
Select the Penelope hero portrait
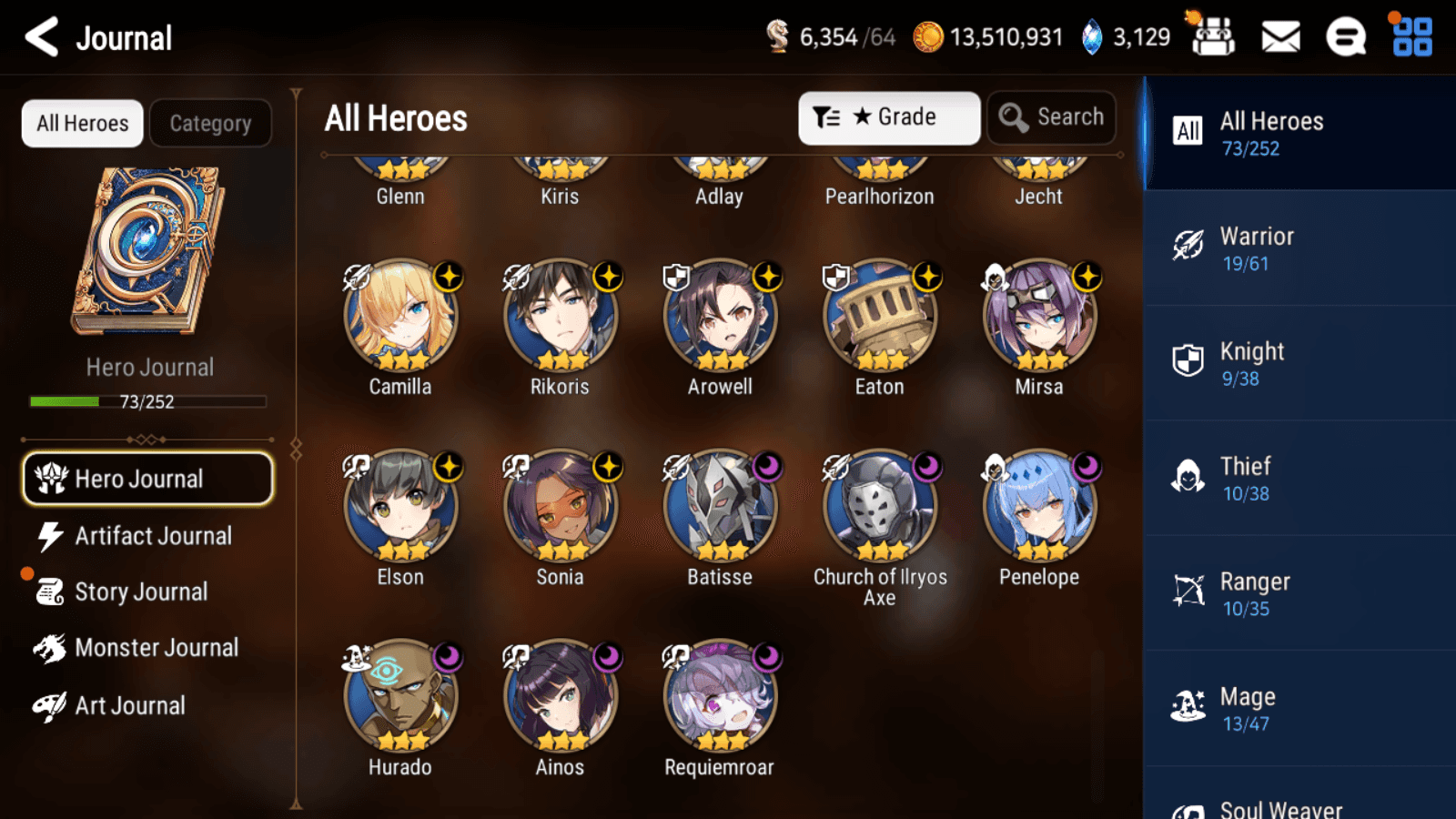pos(1039,507)
